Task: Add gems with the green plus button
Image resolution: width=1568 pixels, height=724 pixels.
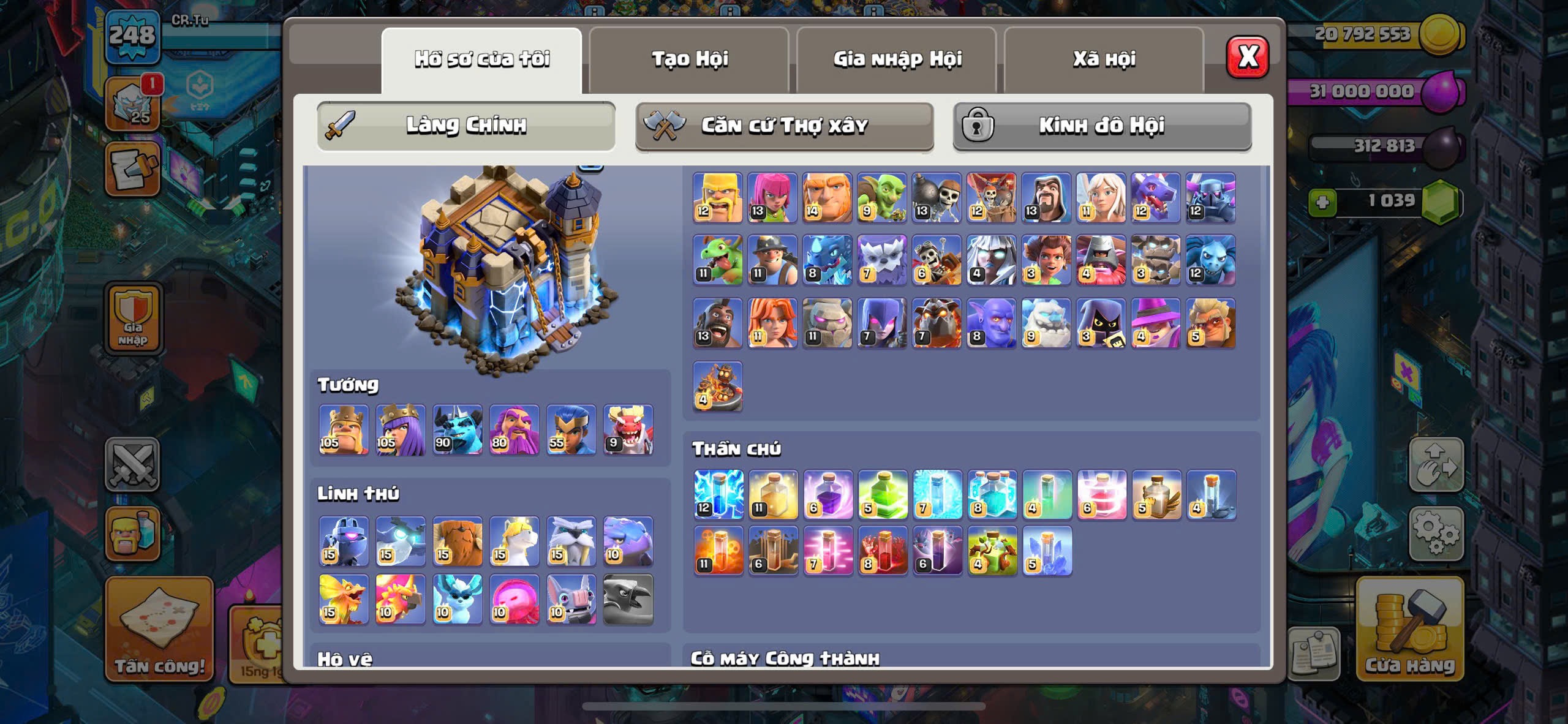Action: click(x=1322, y=202)
